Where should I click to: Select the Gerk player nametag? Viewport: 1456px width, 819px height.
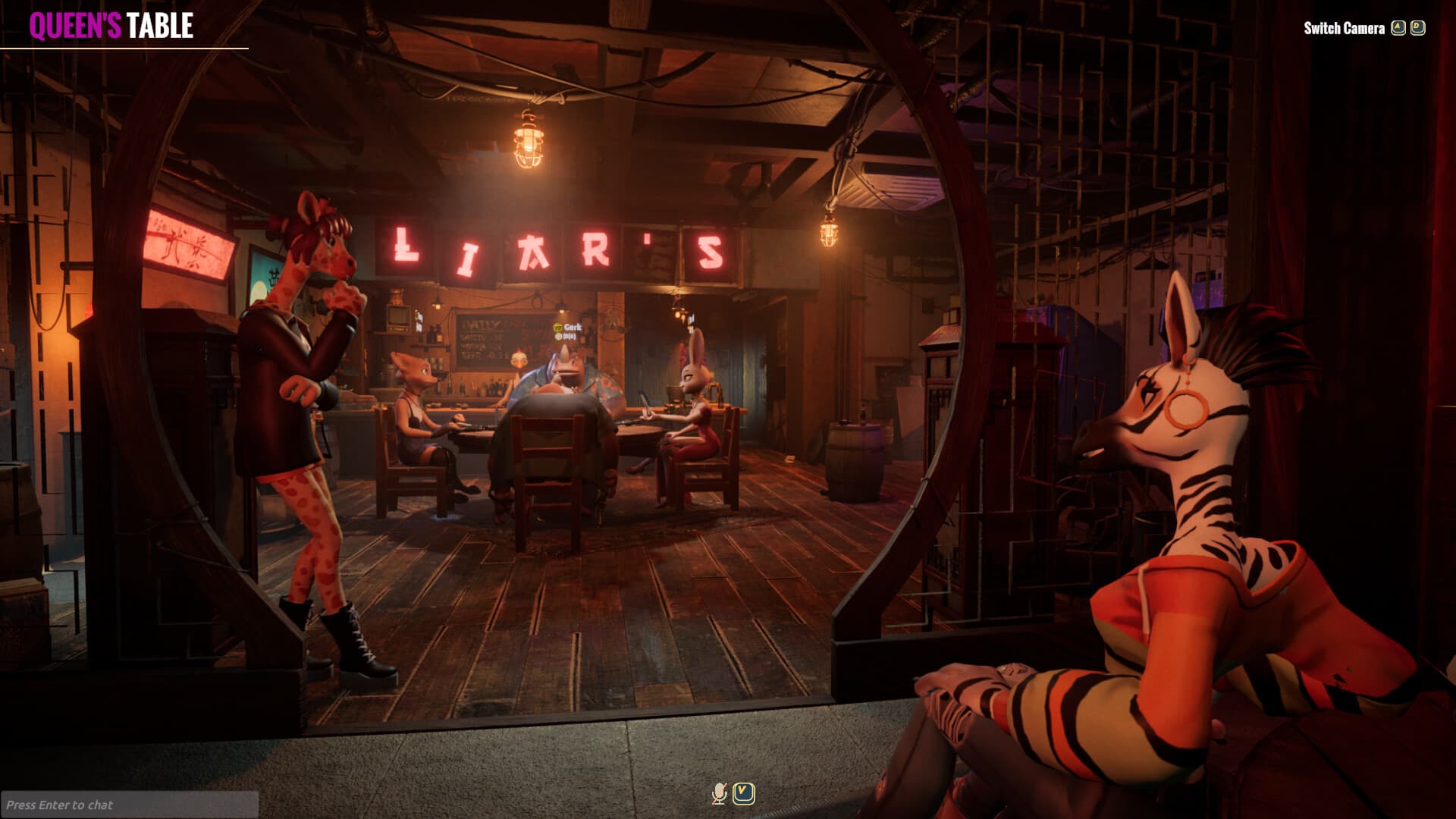571,328
